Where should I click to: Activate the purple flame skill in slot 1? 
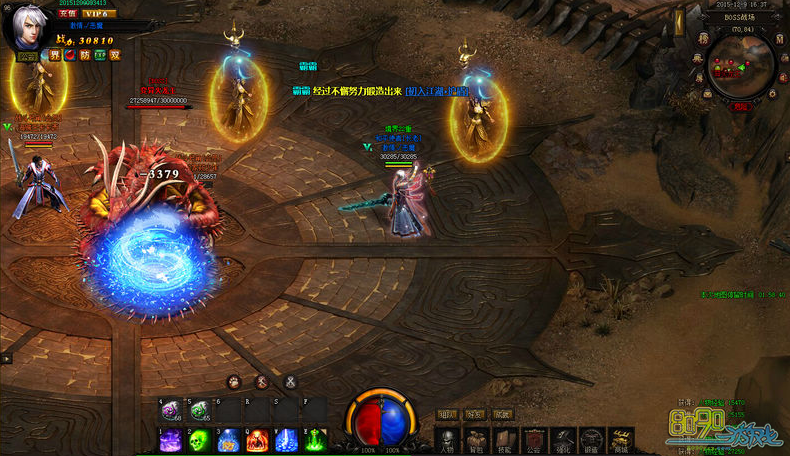pos(170,439)
